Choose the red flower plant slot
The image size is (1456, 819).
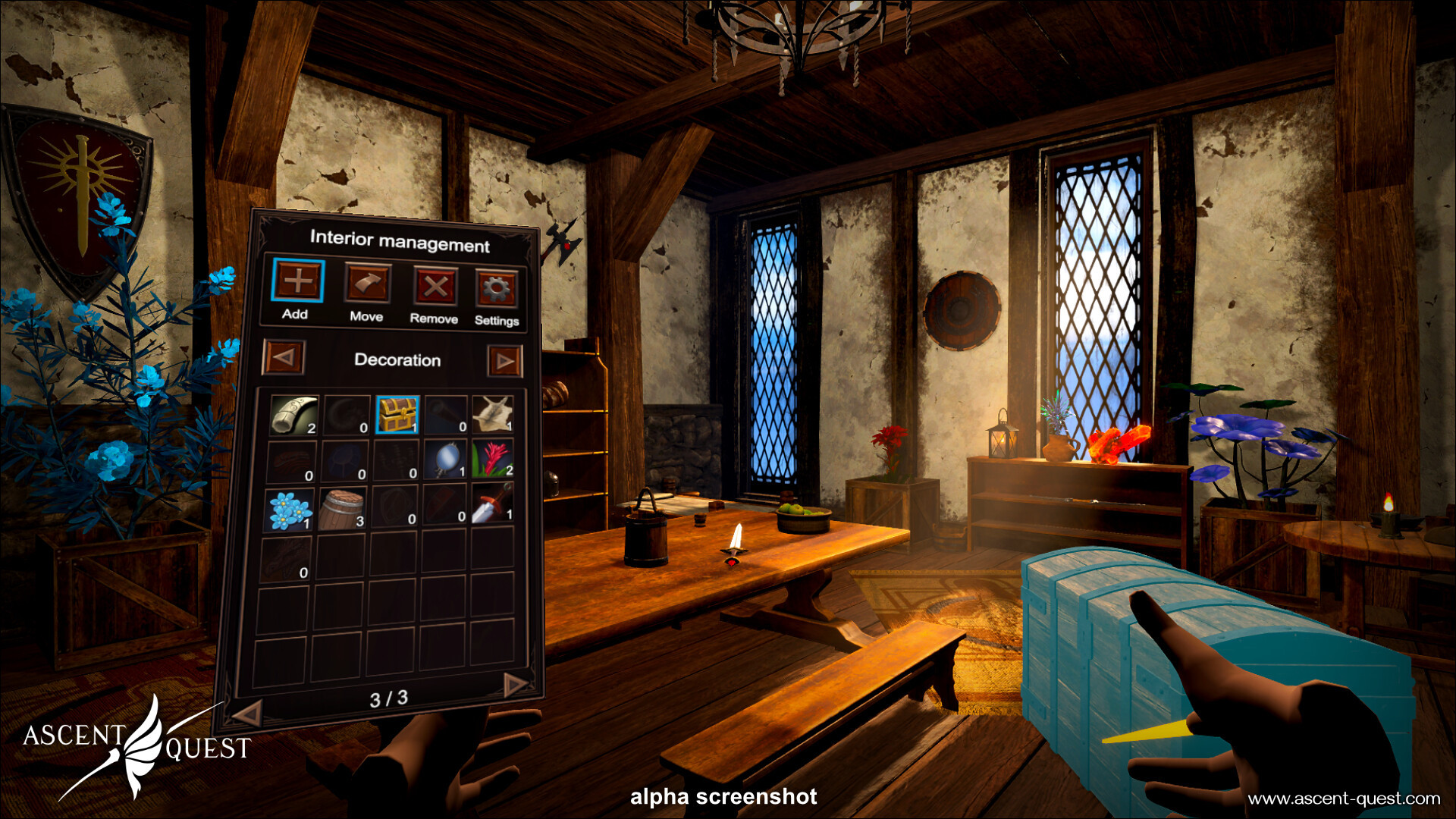click(x=493, y=460)
